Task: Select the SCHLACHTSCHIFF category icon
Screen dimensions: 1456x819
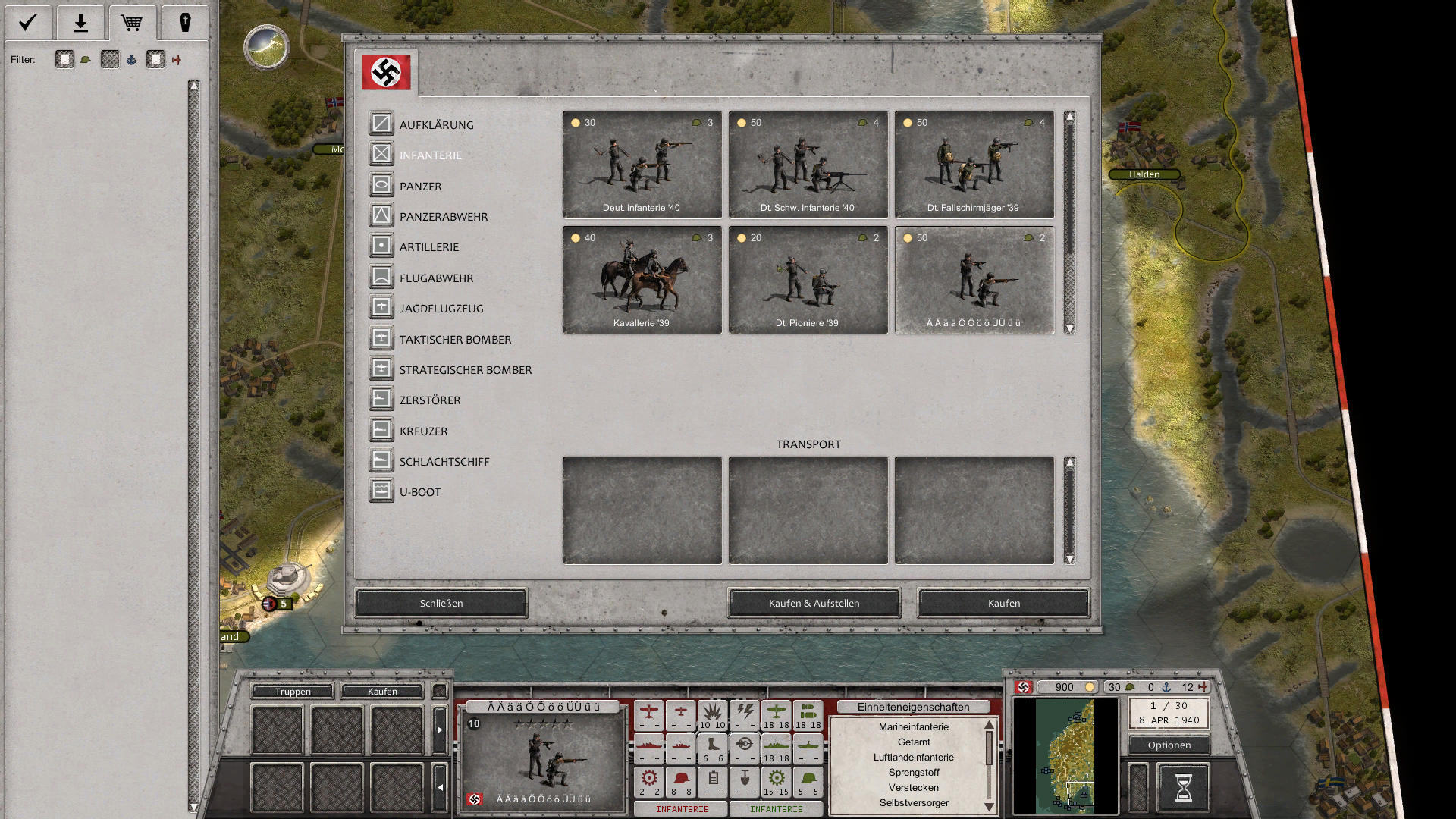Action: pos(381,460)
